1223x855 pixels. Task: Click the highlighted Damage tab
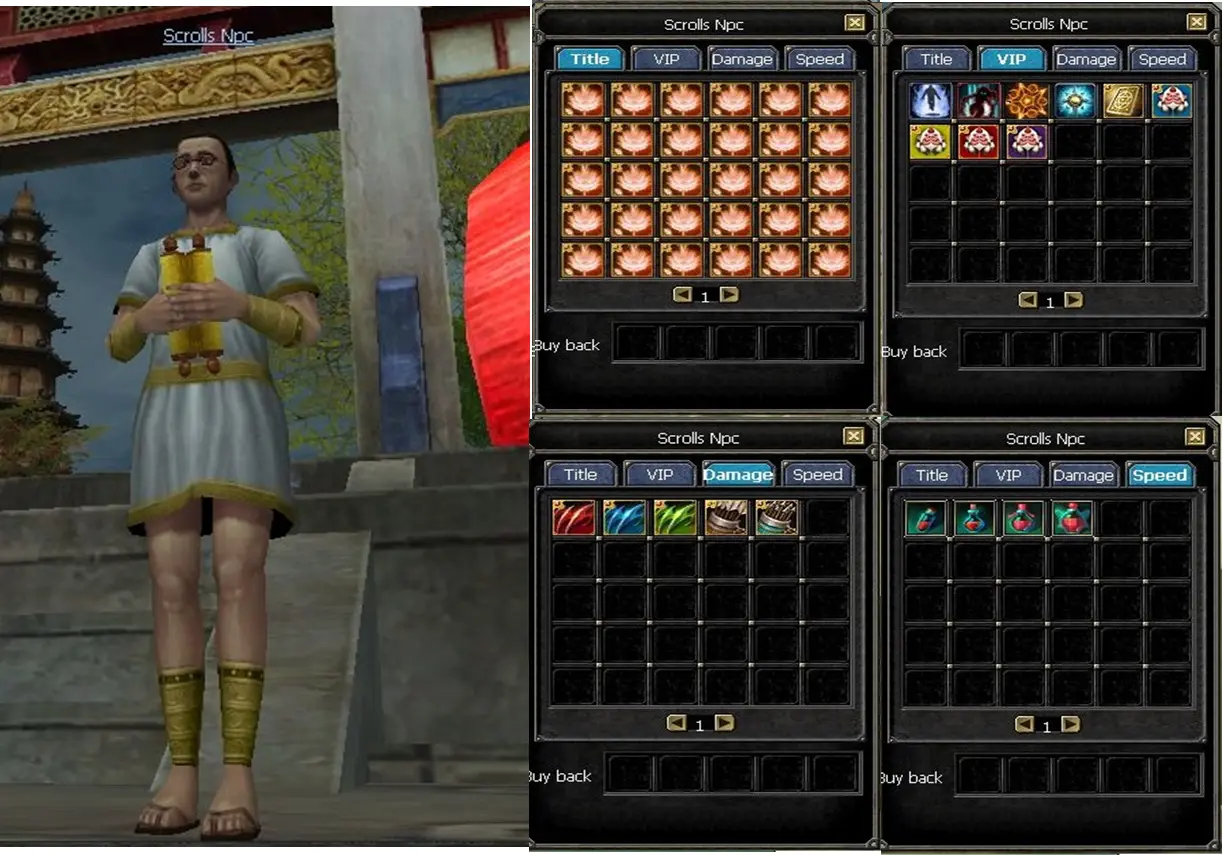[737, 475]
